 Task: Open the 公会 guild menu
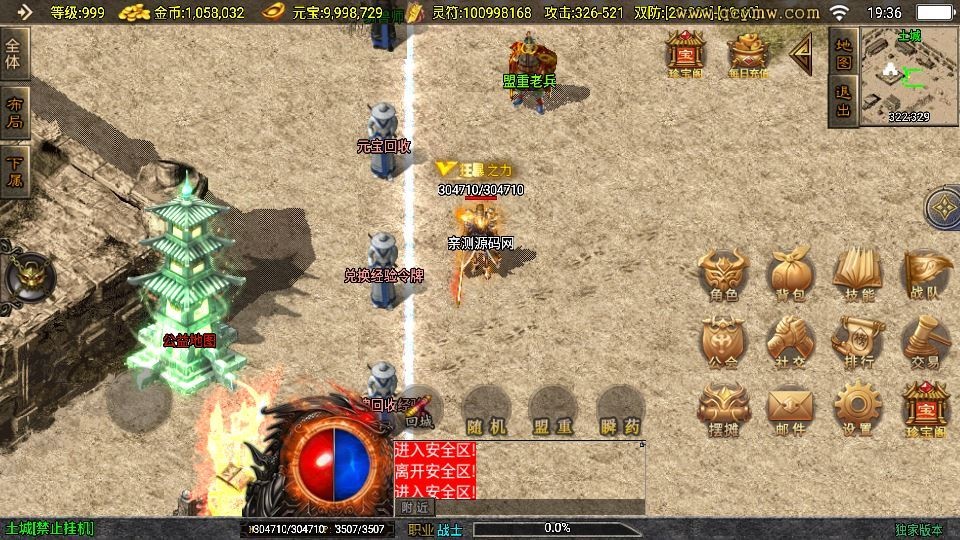point(723,340)
